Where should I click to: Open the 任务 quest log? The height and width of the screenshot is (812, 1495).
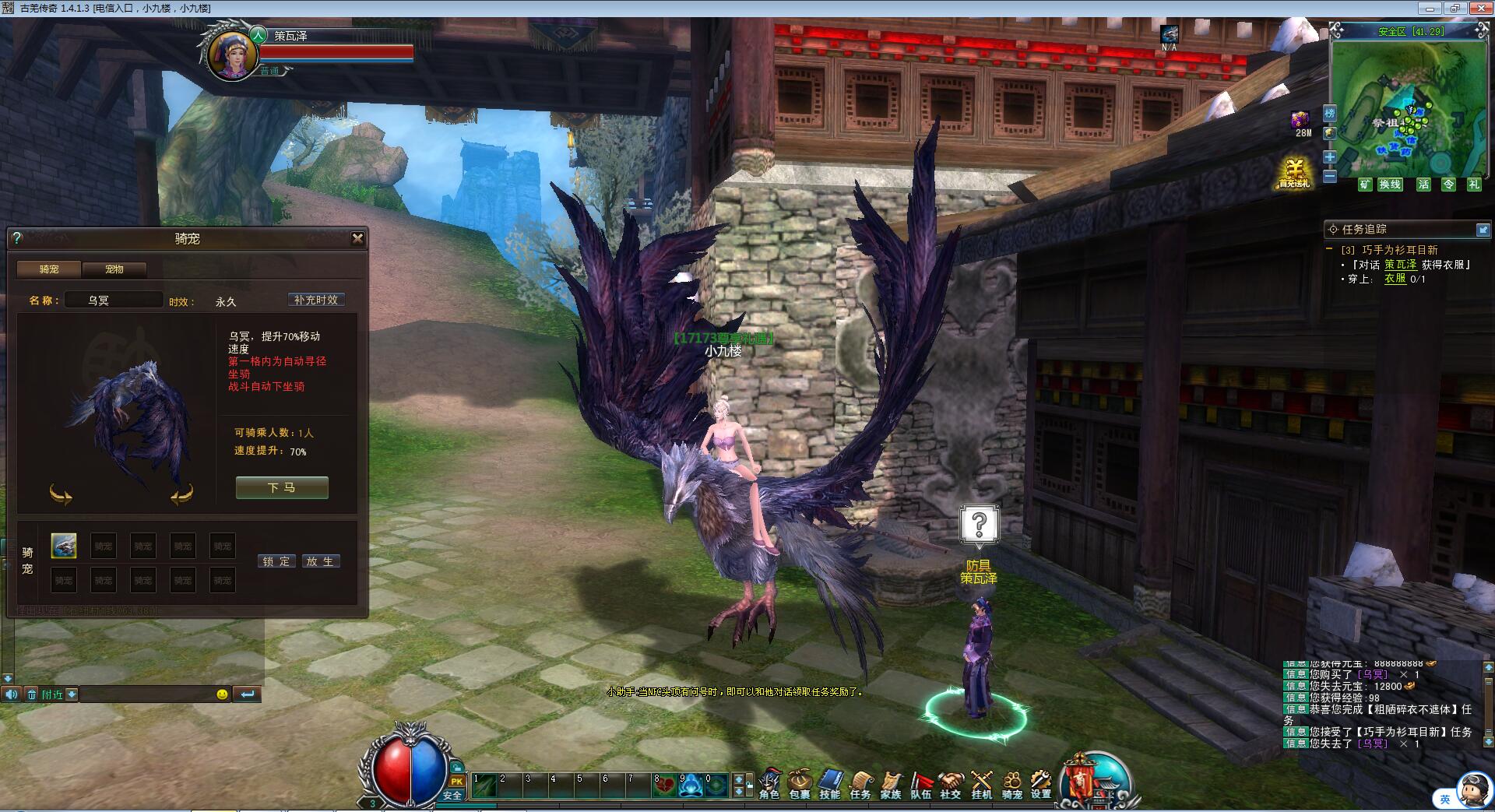click(860, 784)
